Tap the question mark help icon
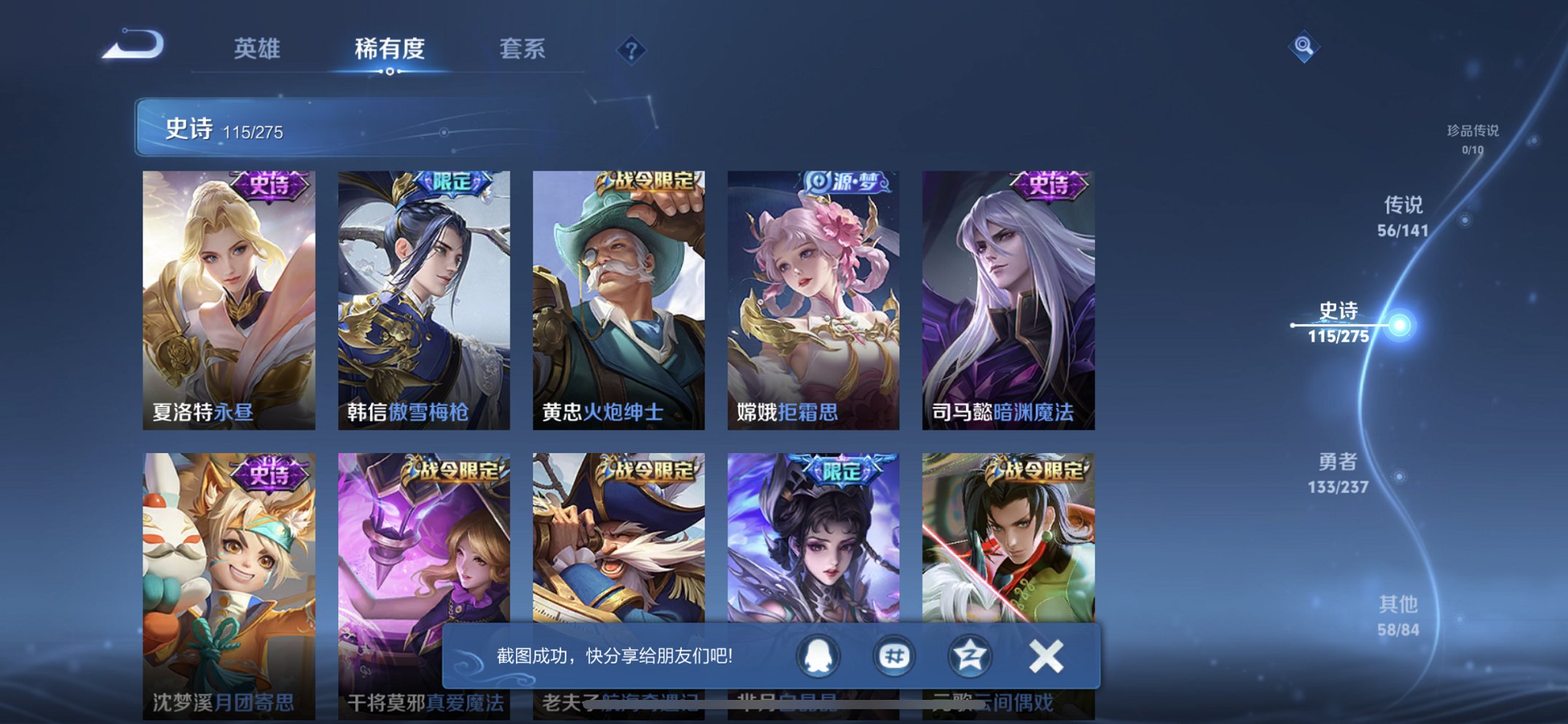Image resolution: width=1568 pixels, height=724 pixels. coord(632,50)
